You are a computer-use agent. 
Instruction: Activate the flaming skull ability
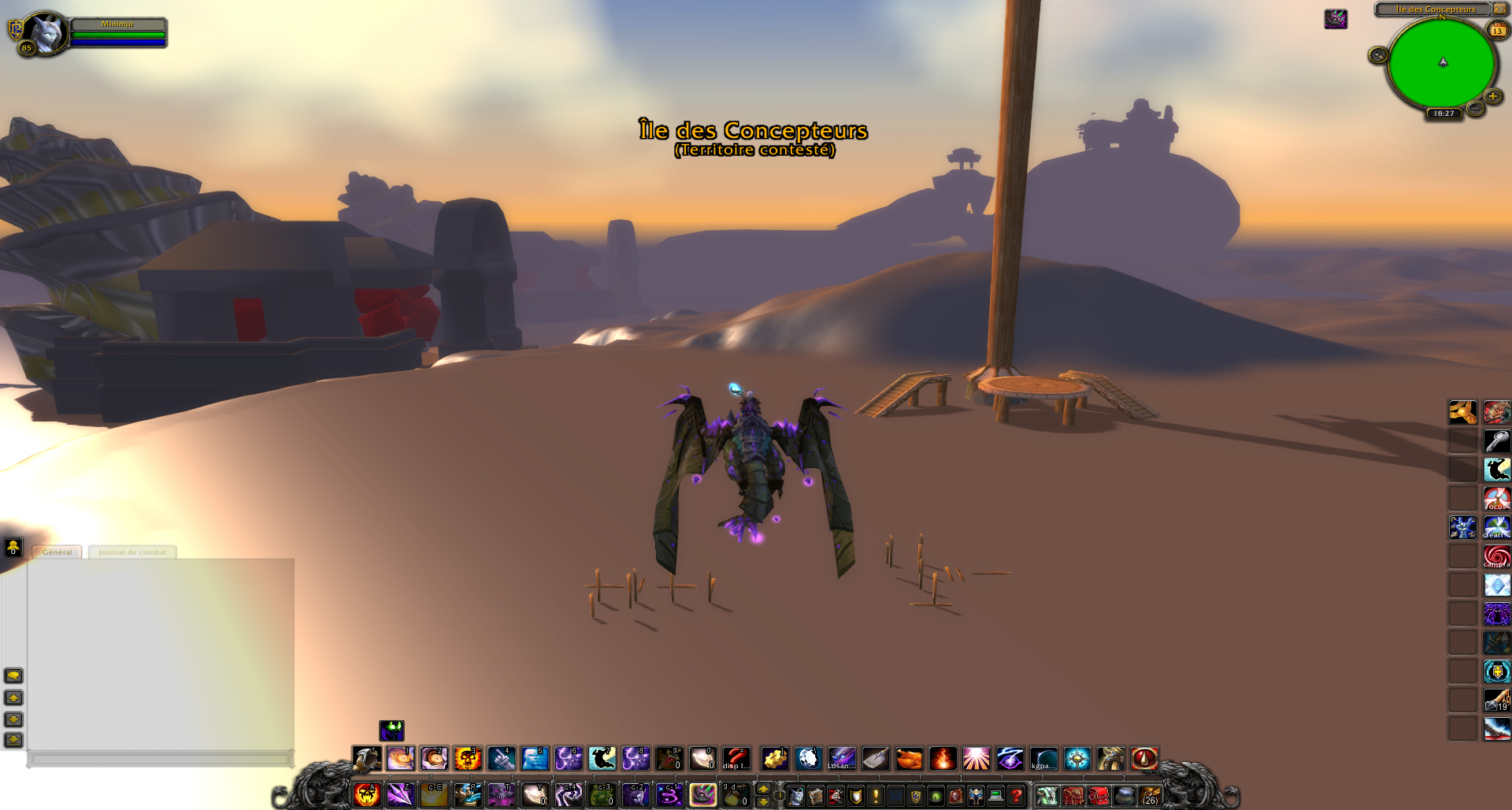467,759
